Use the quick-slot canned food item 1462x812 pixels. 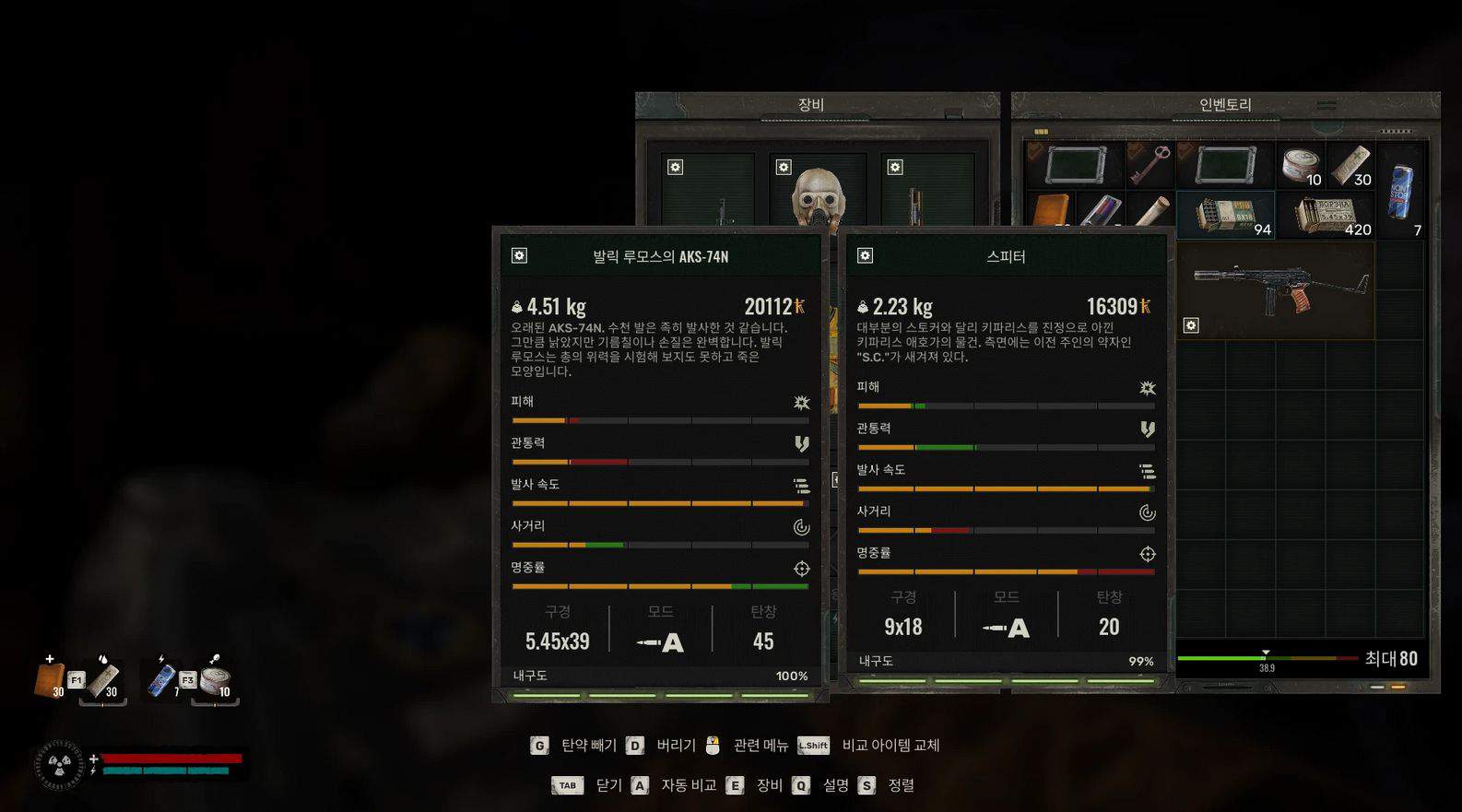pyautogui.click(x=216, y=680)
